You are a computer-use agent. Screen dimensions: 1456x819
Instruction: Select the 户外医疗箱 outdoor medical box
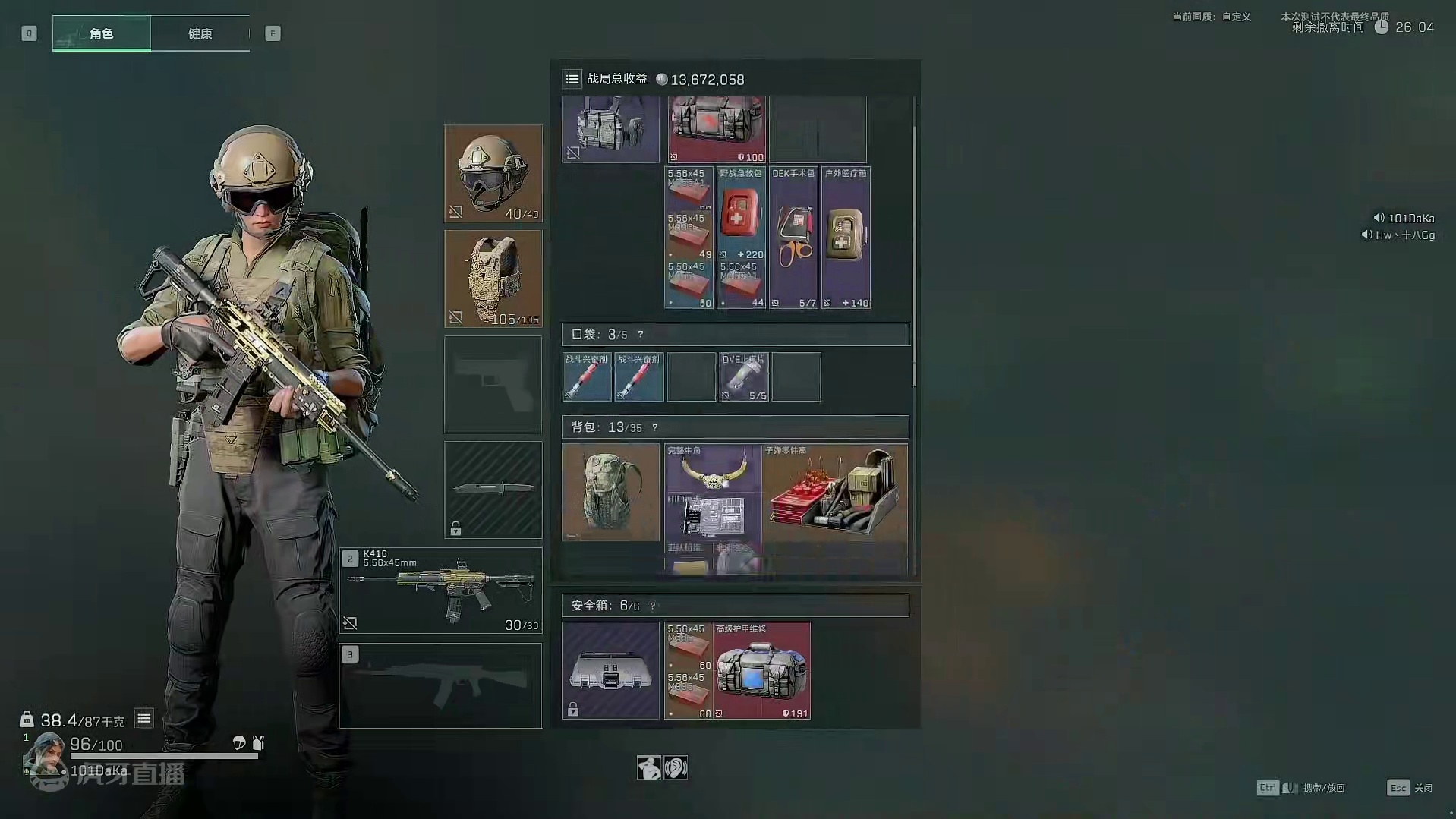point(846,237)
